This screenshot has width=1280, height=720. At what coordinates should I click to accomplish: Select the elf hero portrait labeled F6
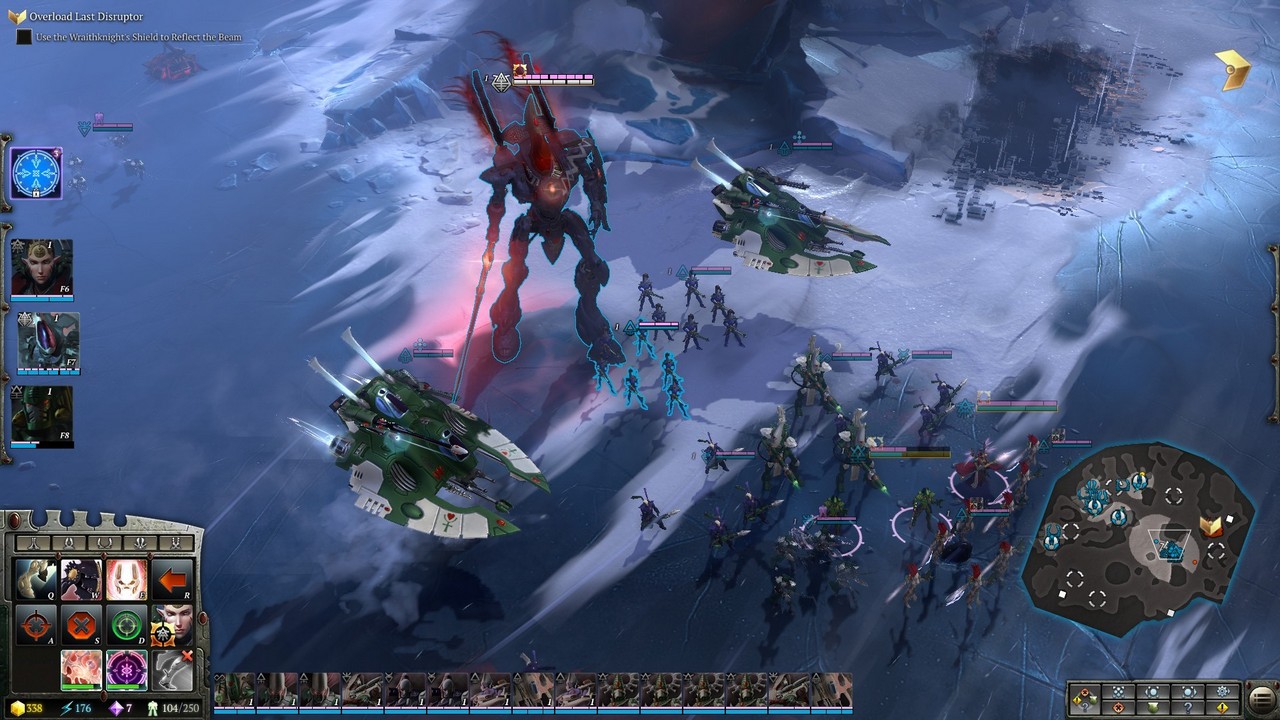(42, 268)
